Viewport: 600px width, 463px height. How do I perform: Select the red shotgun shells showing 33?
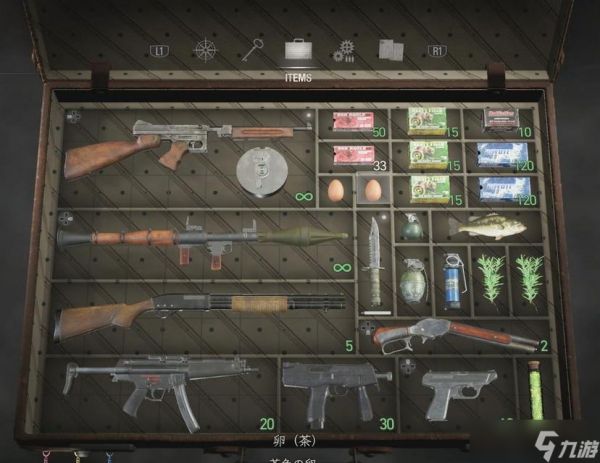(352, 154)
